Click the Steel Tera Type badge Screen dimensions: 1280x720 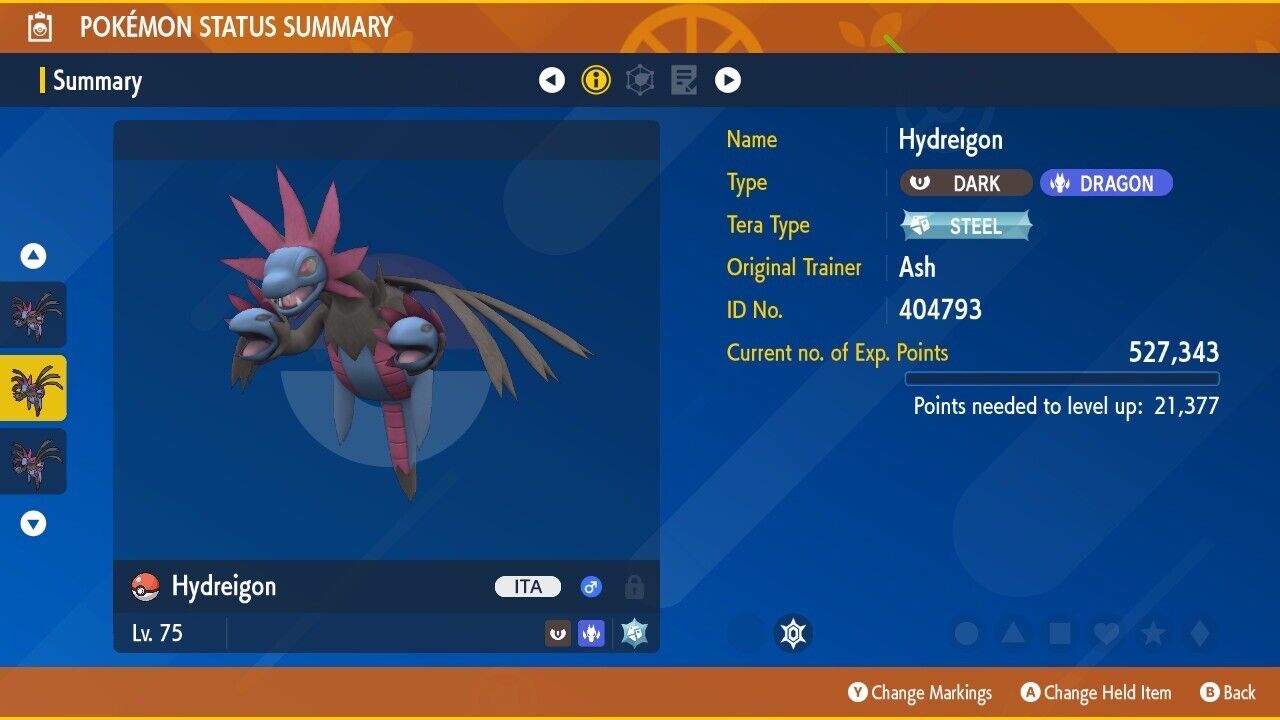click(966, 226)
